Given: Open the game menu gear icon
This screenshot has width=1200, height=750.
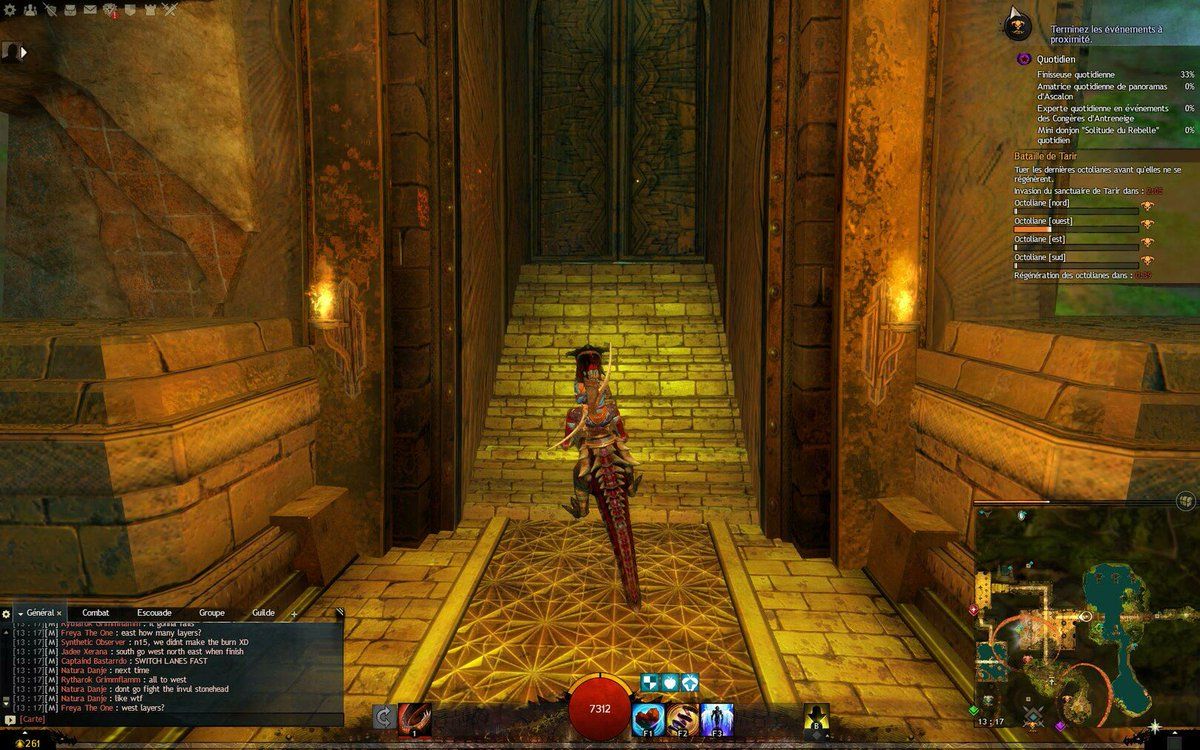Looking at the screenshot, I should pyautogui.click(x=8, y=10).
